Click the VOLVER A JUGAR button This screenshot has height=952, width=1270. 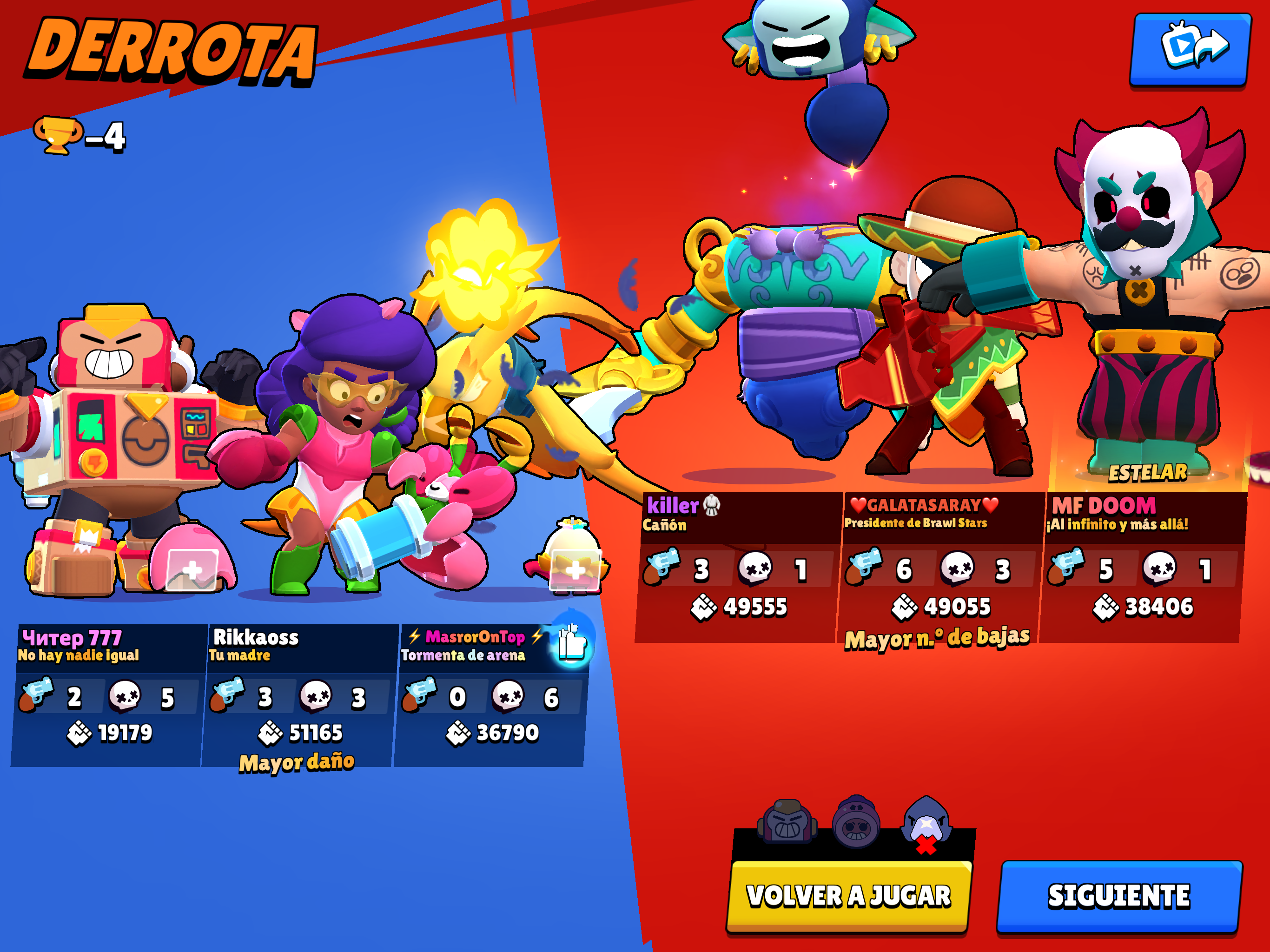(848, 896)
